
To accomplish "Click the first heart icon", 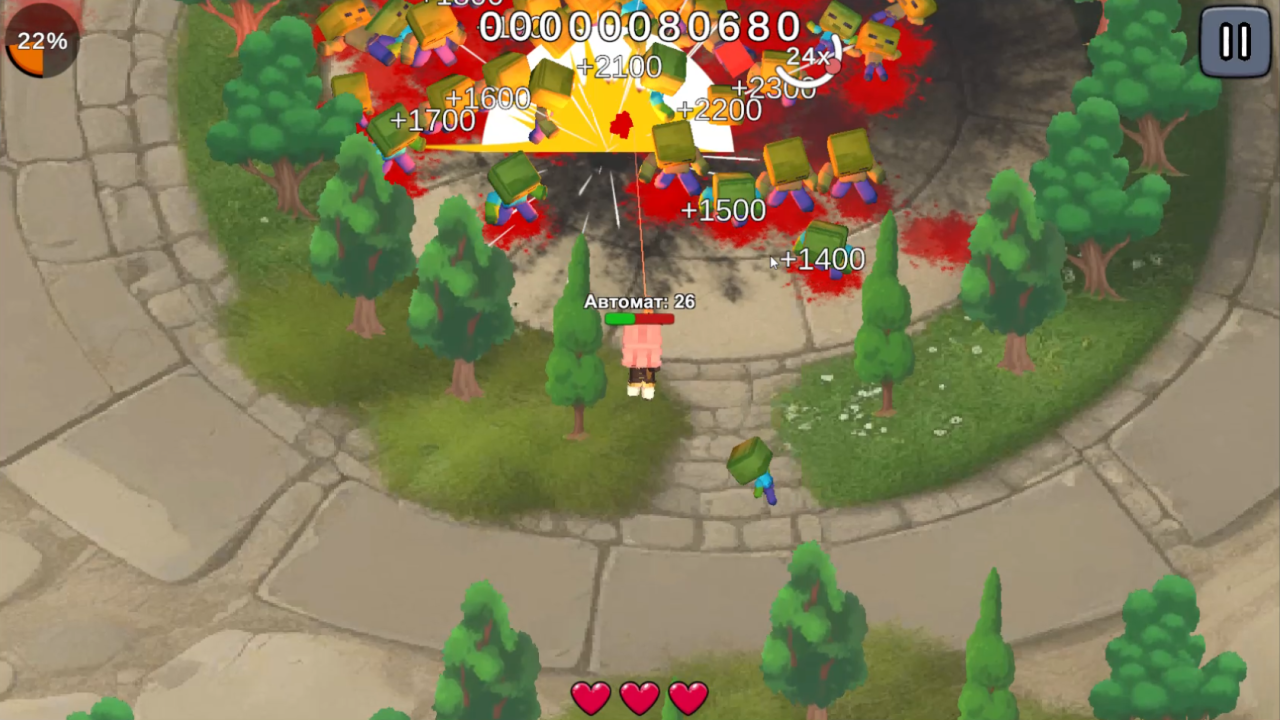I will coord(591,697).
